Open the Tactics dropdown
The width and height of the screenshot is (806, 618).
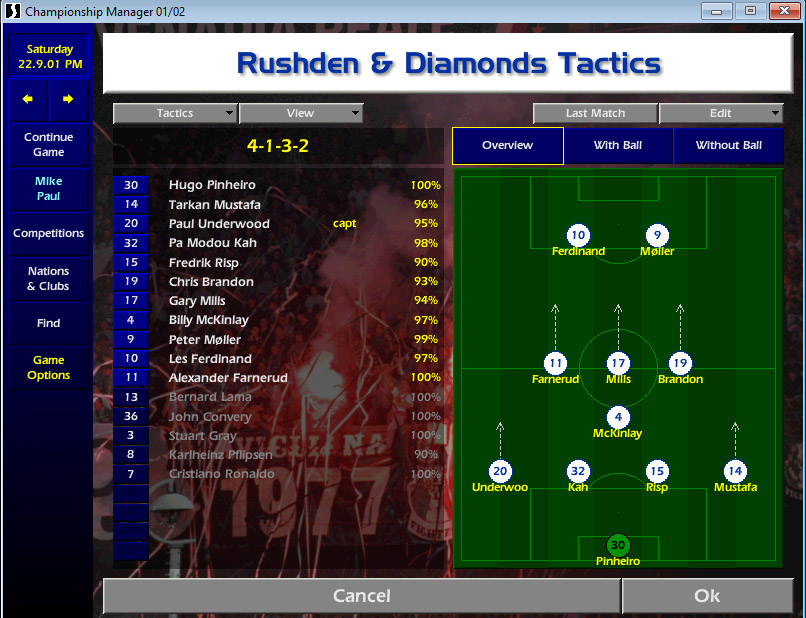coord(175,114)
